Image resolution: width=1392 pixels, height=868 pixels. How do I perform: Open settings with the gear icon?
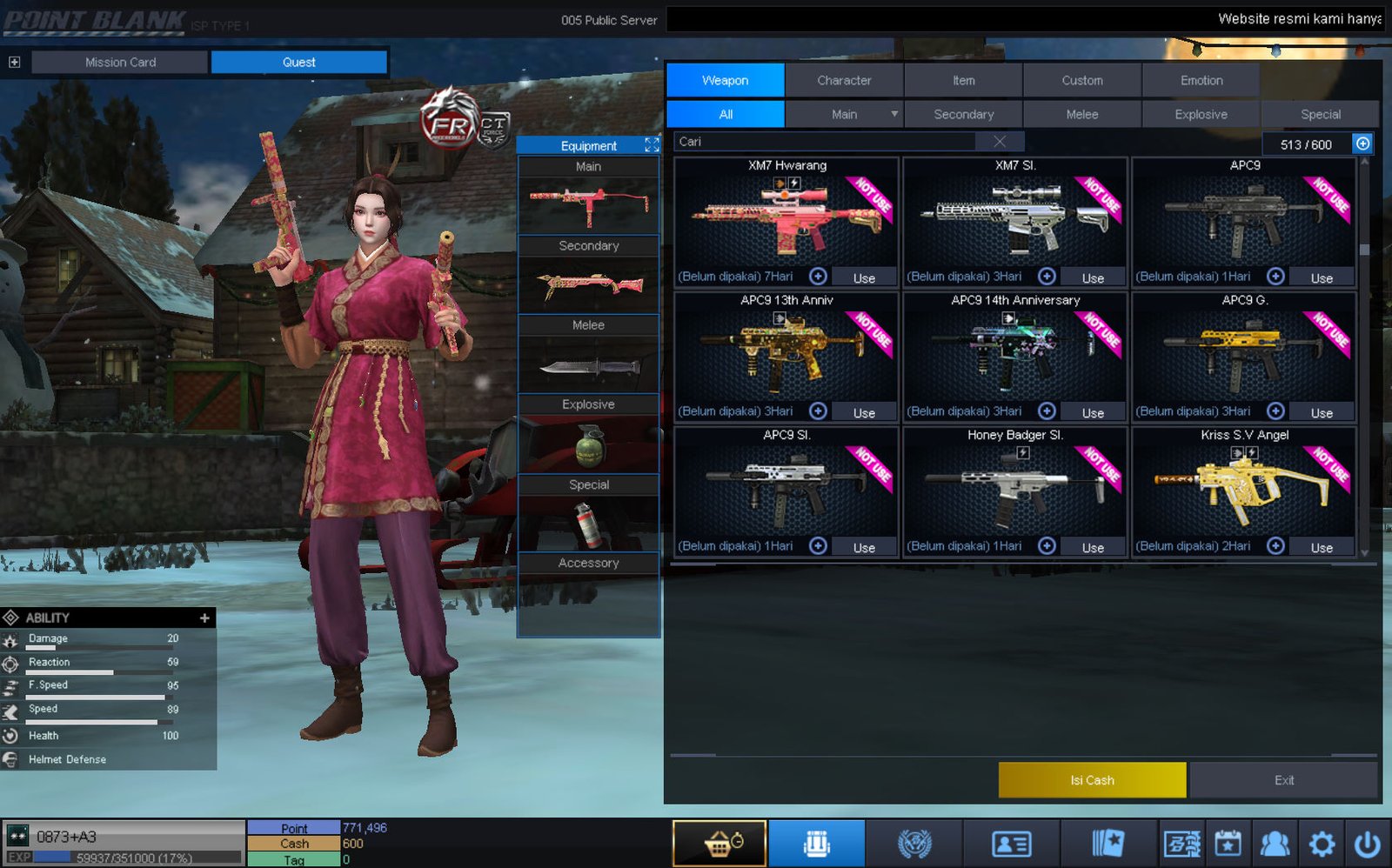(x=1321, y=843)
